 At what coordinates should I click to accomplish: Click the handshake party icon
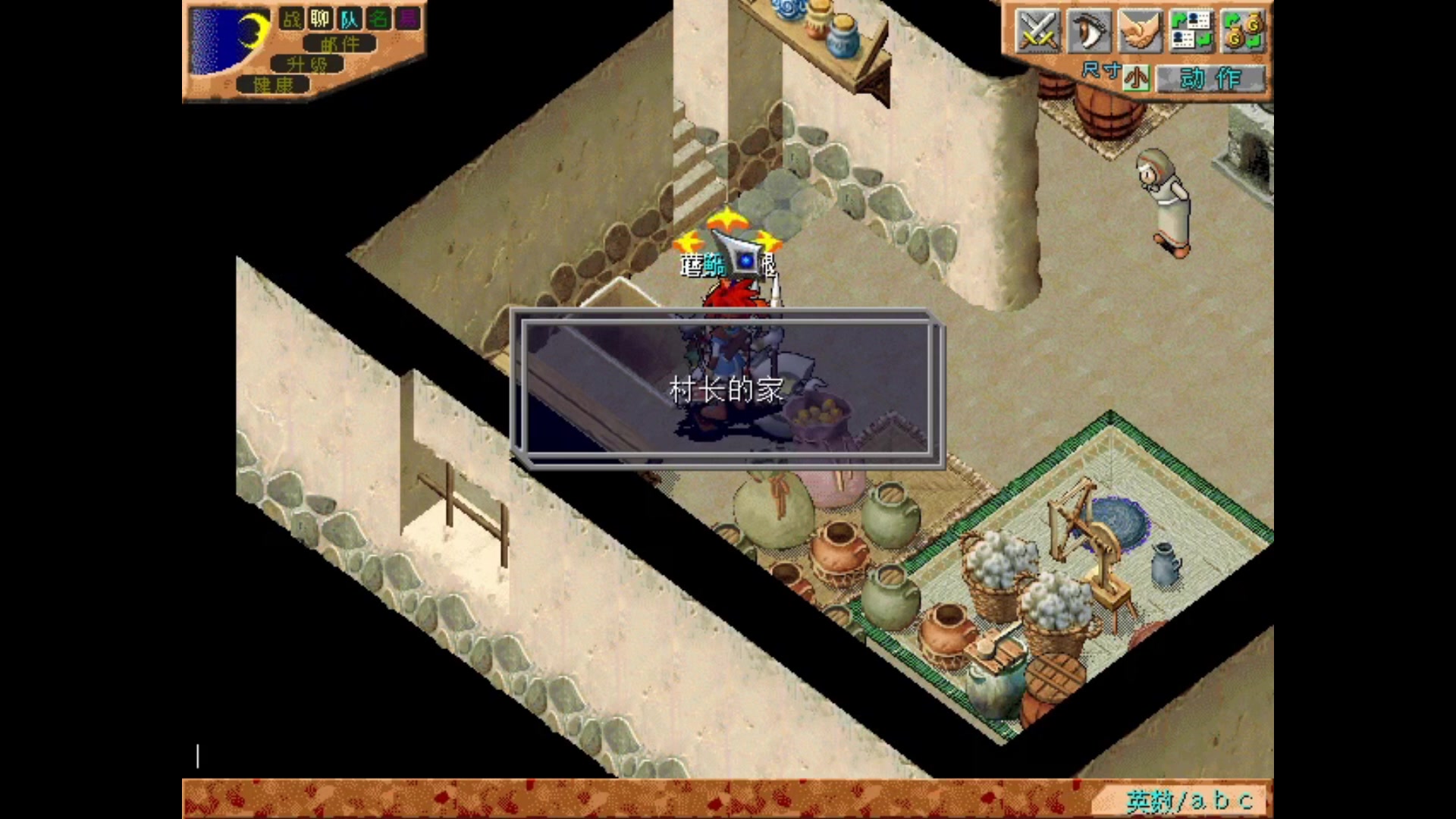click(1140, 31)
